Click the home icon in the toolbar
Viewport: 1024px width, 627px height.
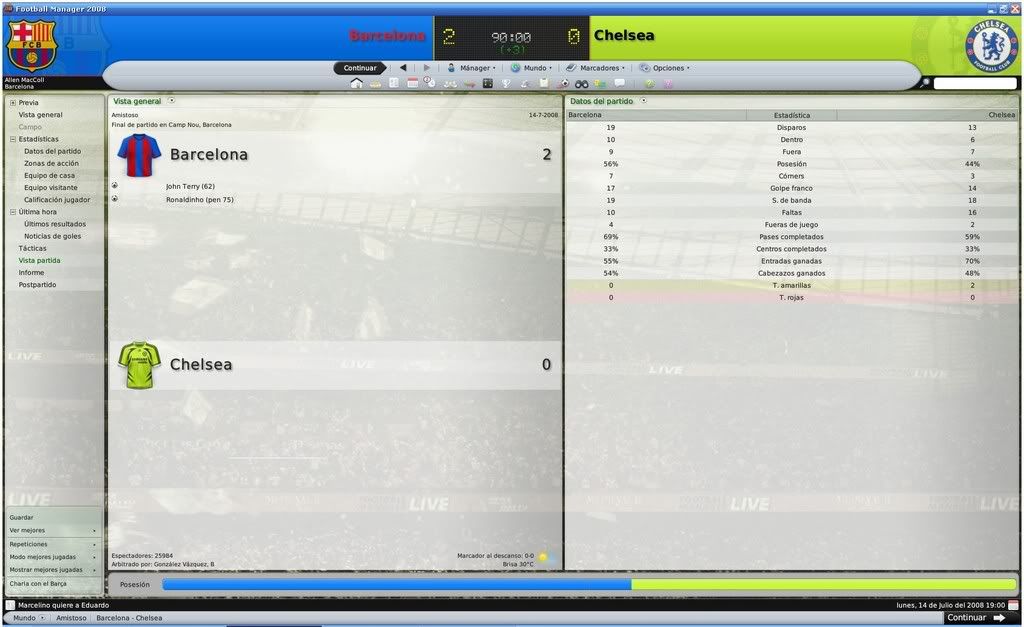tap(356, 83)
